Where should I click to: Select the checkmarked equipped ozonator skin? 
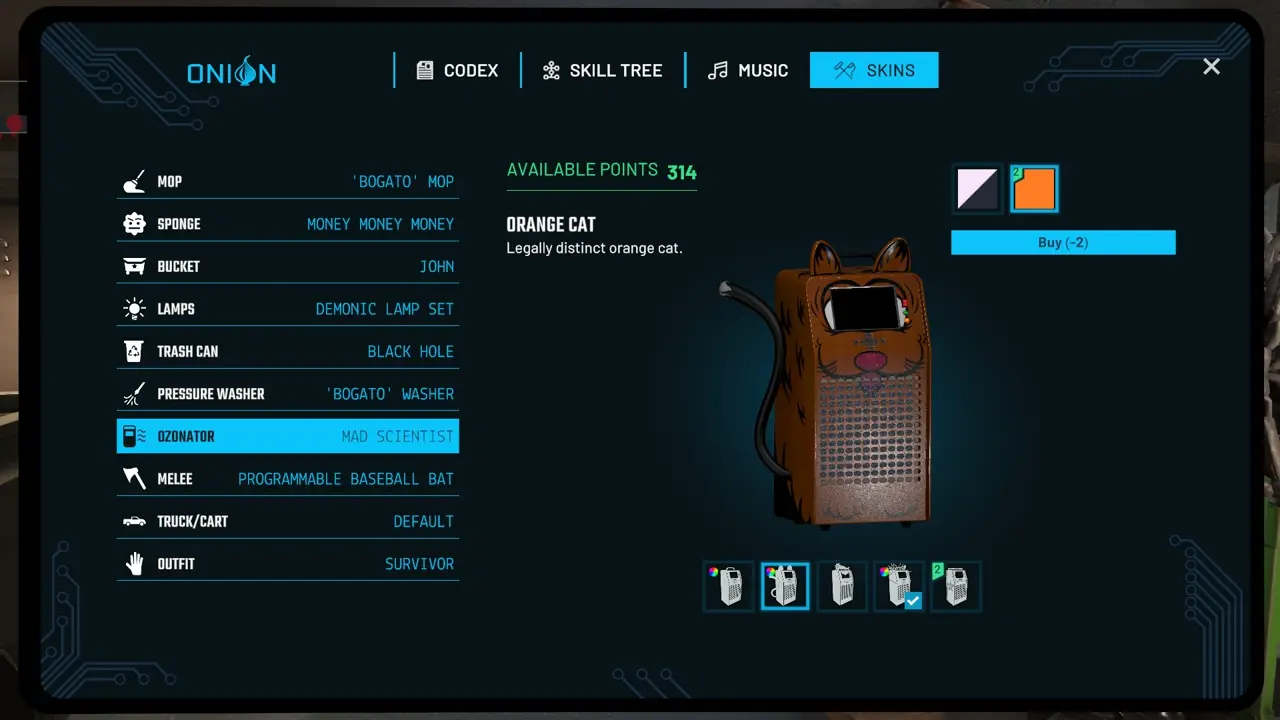pyautogui.click(x=898, y=586)
